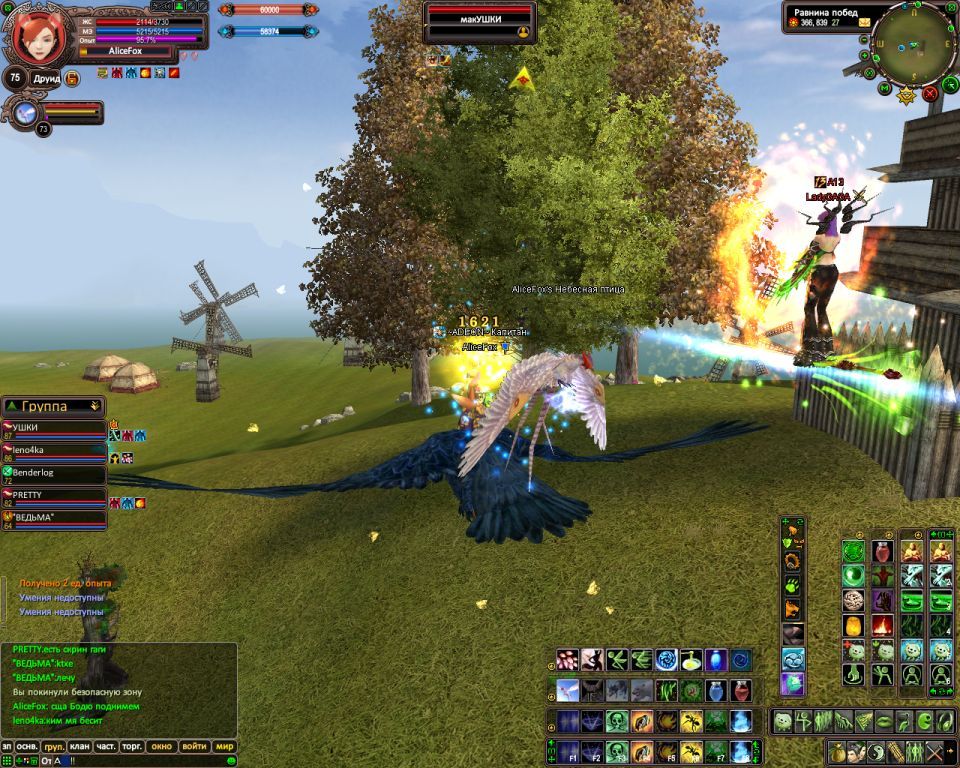960x768 pixels.
Task: Click the AliceFox character portrait
Action: pos(40,36)
